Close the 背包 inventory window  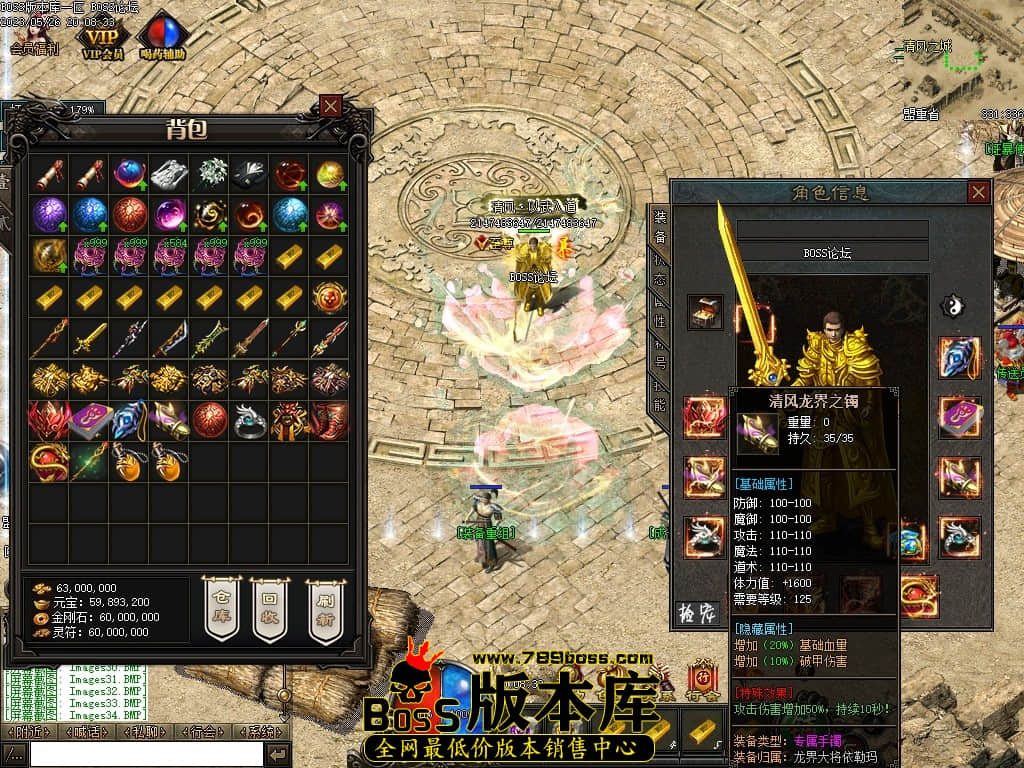coord(331,105)
